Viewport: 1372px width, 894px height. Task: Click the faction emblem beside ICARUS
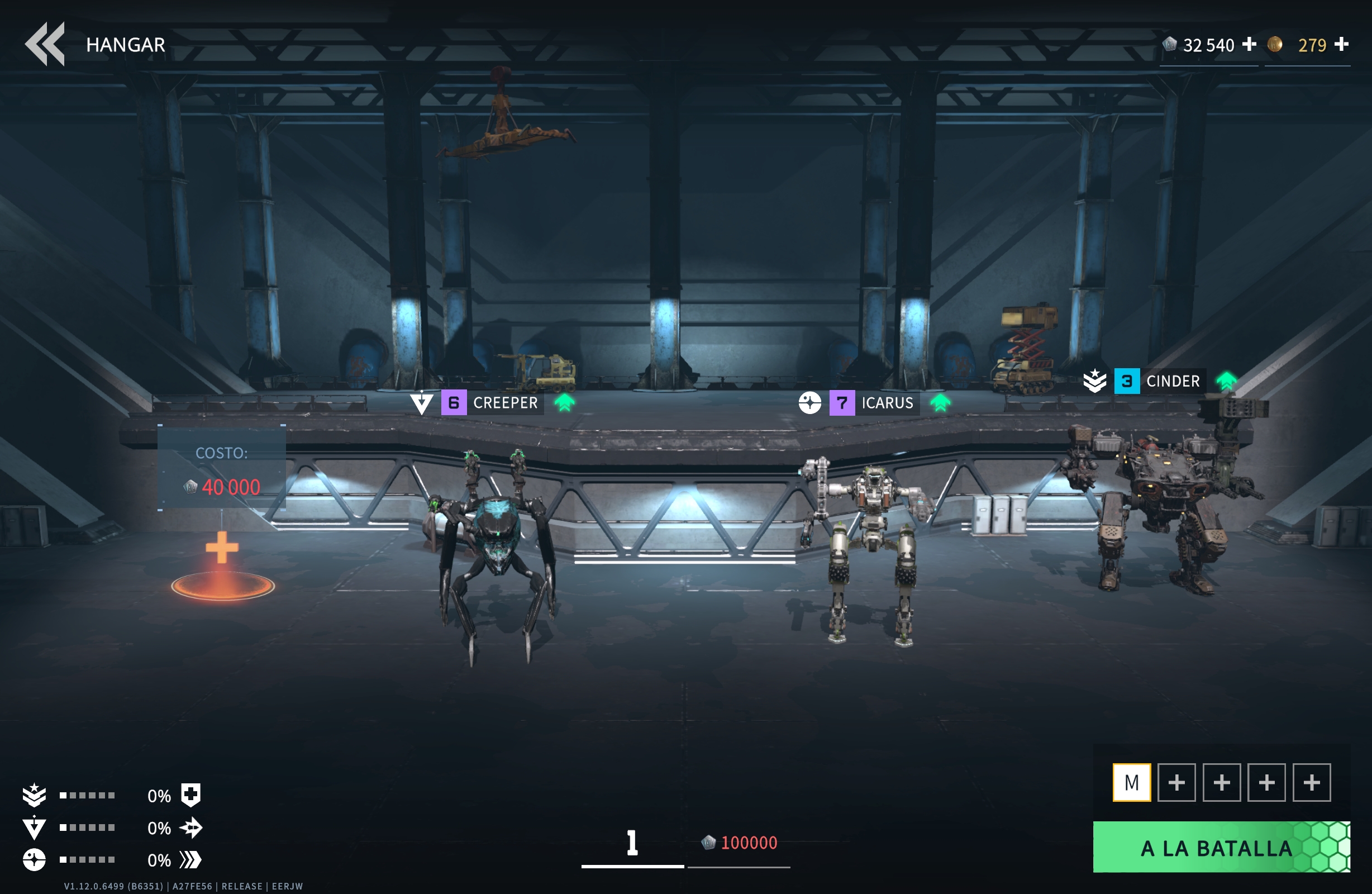[810, 403]
